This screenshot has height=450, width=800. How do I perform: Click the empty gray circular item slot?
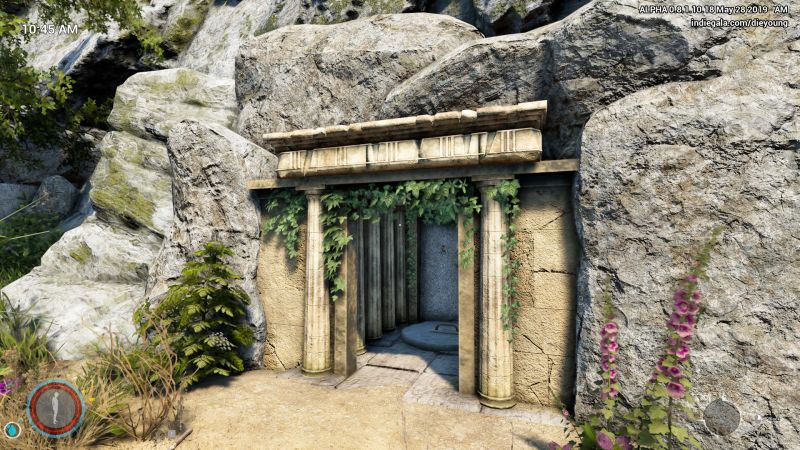721,416
